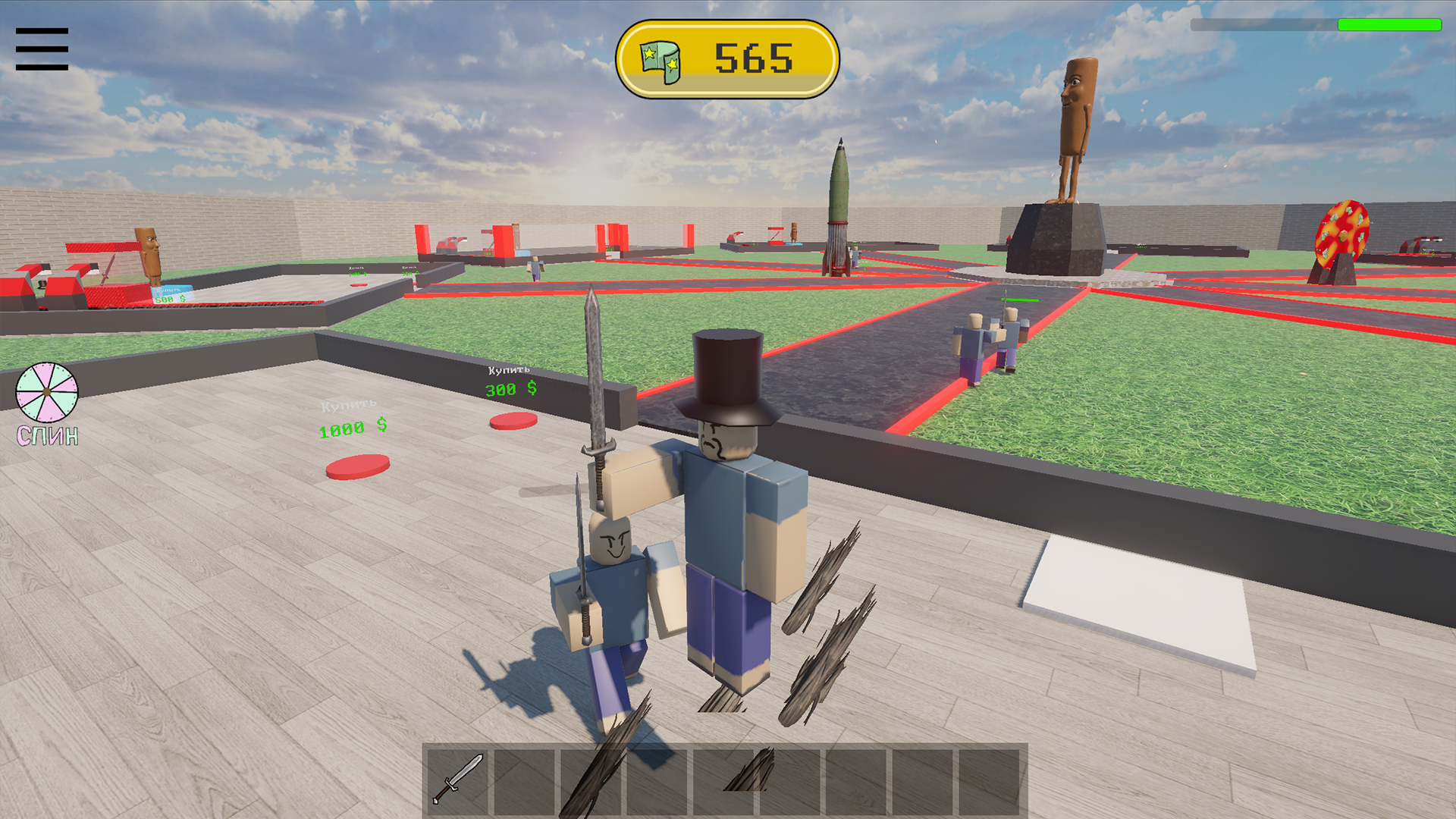1456x819 pixels.
Task: Click the middle hotbar slot
Action: 723,777
